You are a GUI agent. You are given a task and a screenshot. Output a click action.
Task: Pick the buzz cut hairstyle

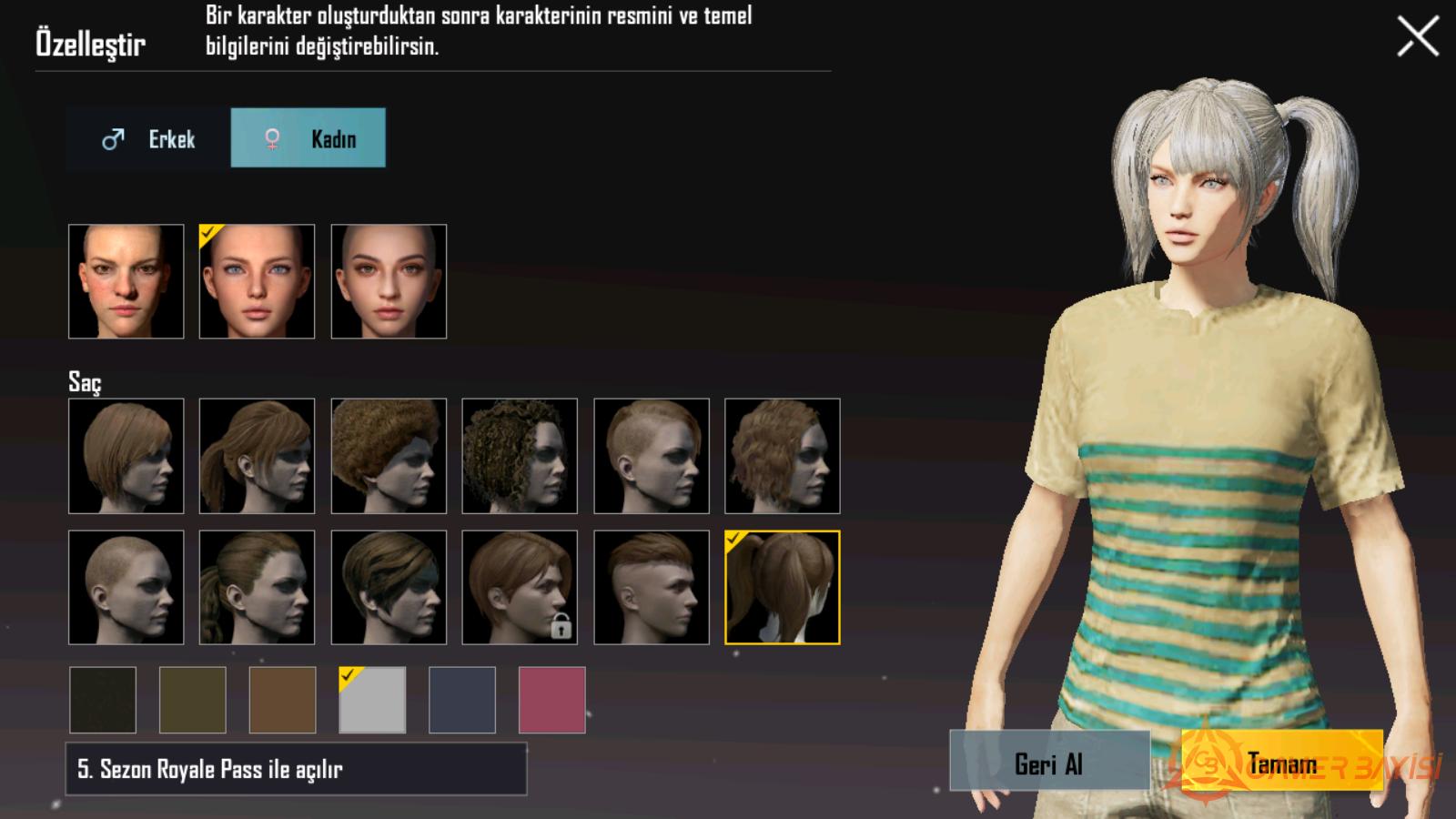tap(126, 588)
